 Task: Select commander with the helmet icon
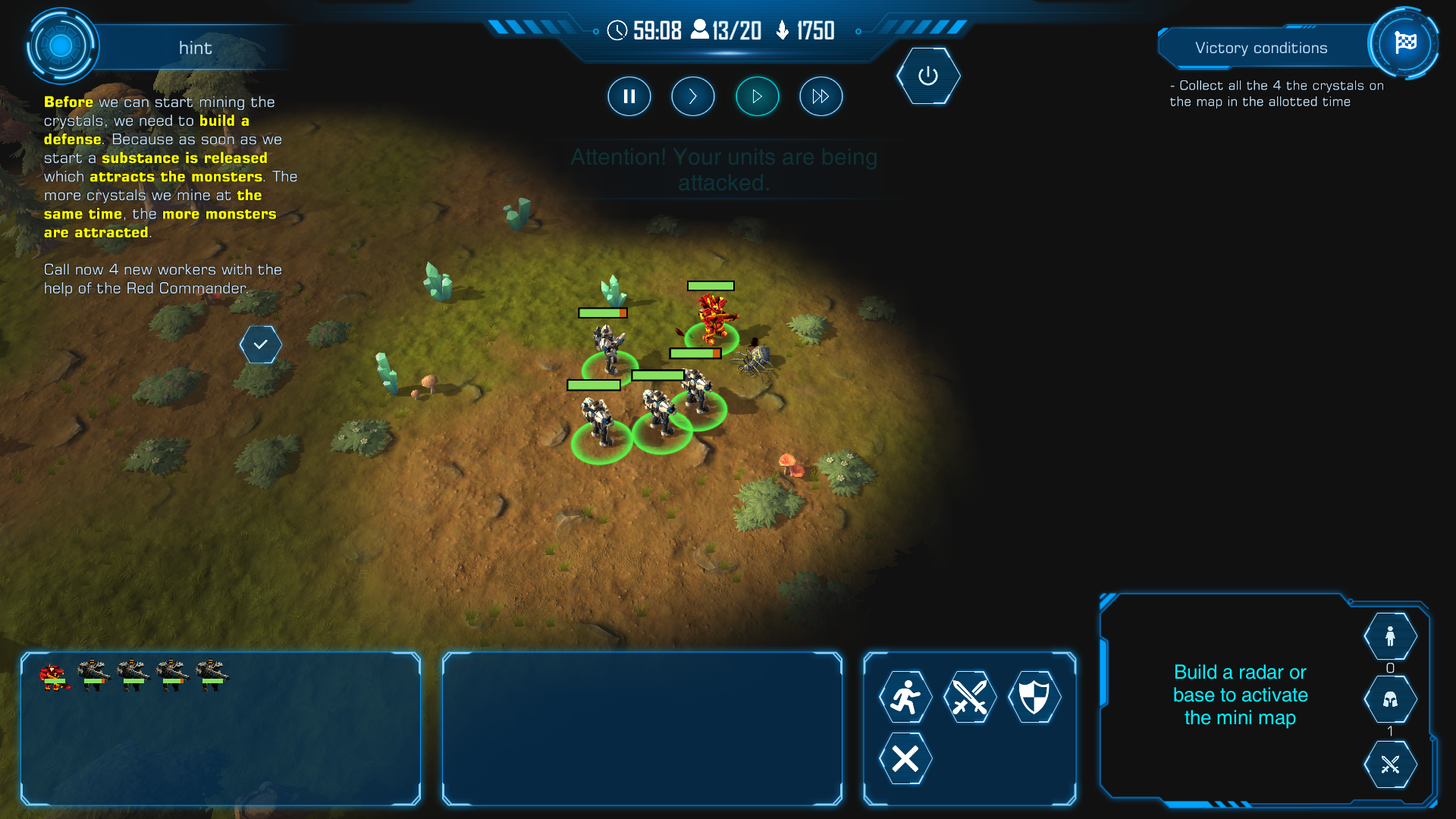(x=1389, y=699)
